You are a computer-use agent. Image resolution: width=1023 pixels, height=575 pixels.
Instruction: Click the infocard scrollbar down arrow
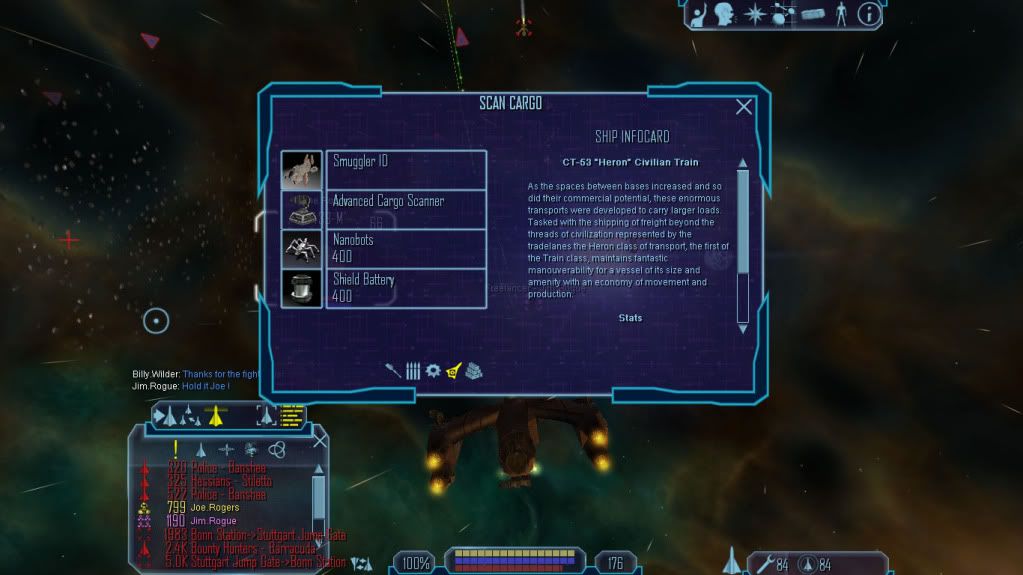(x=743, y=327)
